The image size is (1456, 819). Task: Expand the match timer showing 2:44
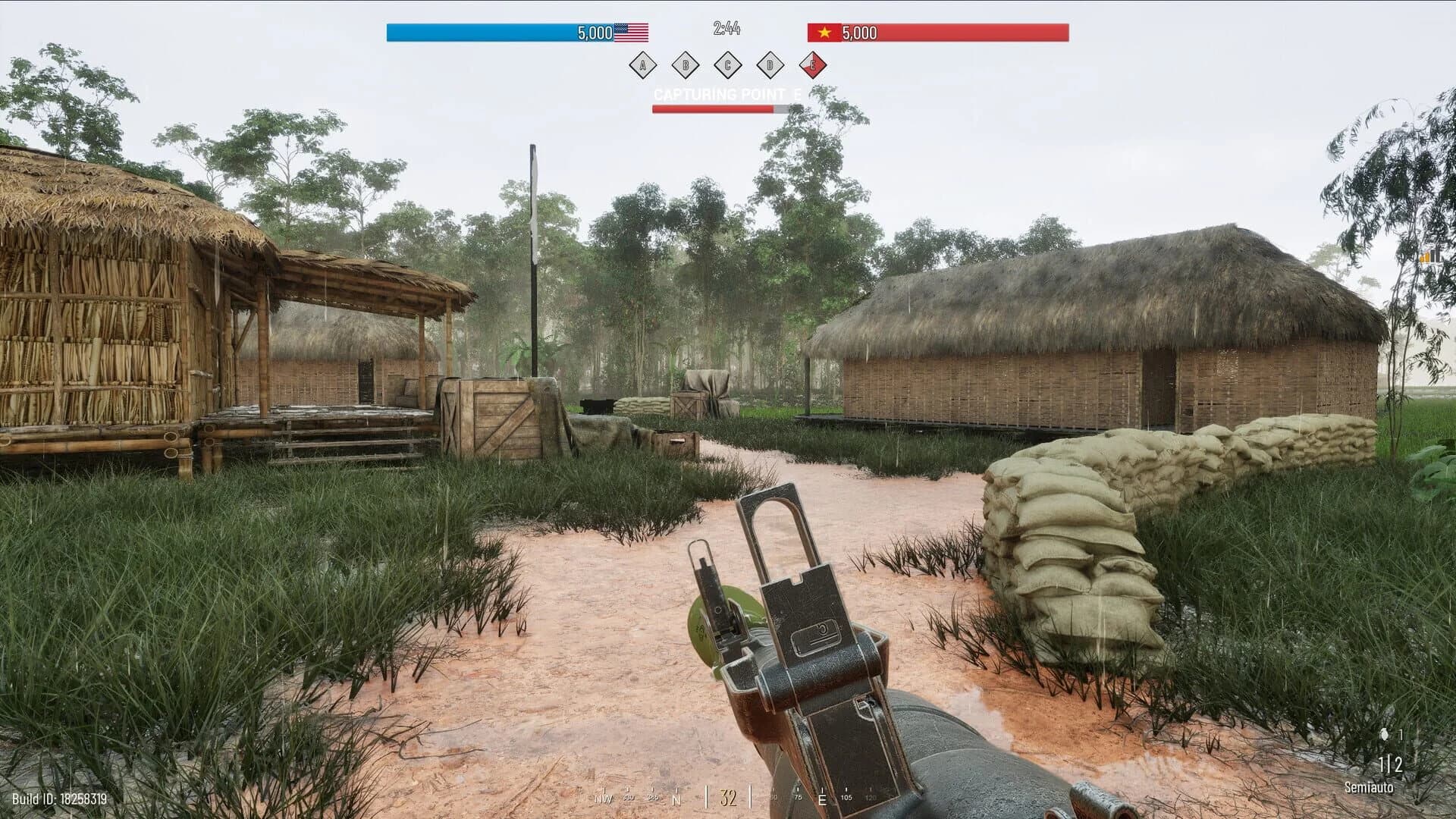726,27
